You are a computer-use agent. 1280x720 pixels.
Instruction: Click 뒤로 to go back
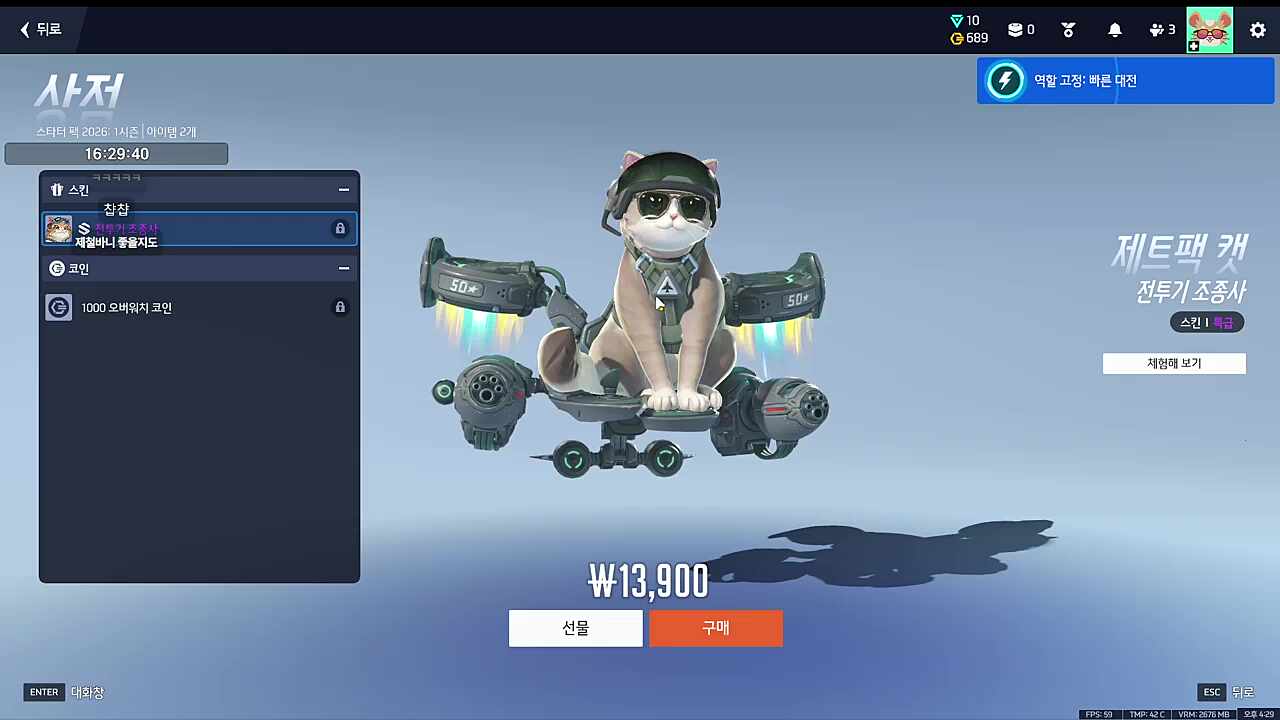40,29
